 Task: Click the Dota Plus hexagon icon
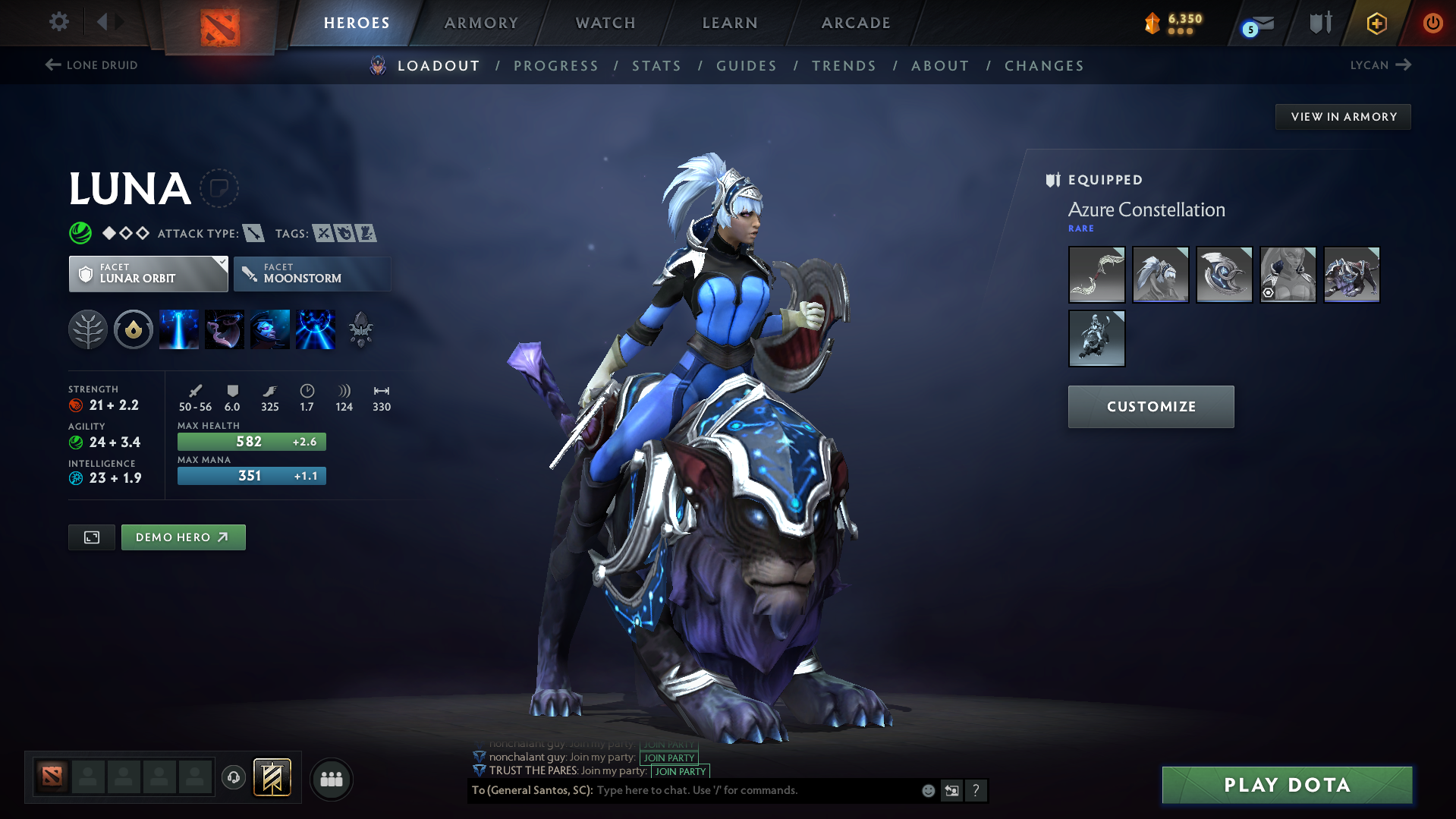(1376, 23)
